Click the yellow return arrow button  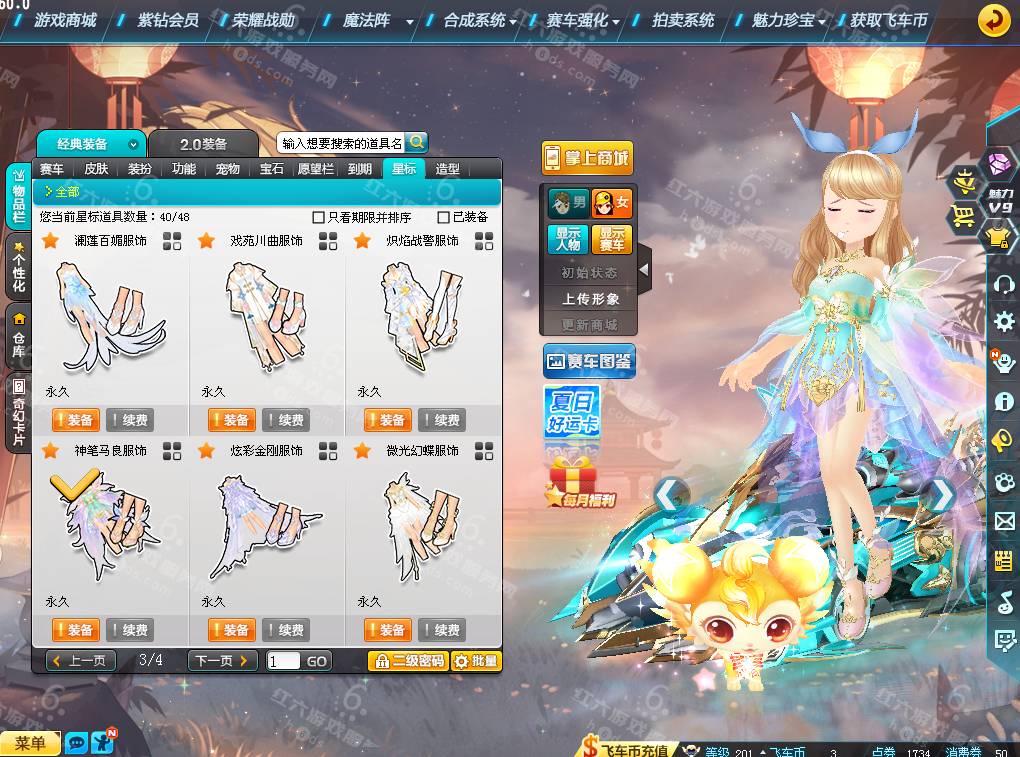click(x=993, y=20)
